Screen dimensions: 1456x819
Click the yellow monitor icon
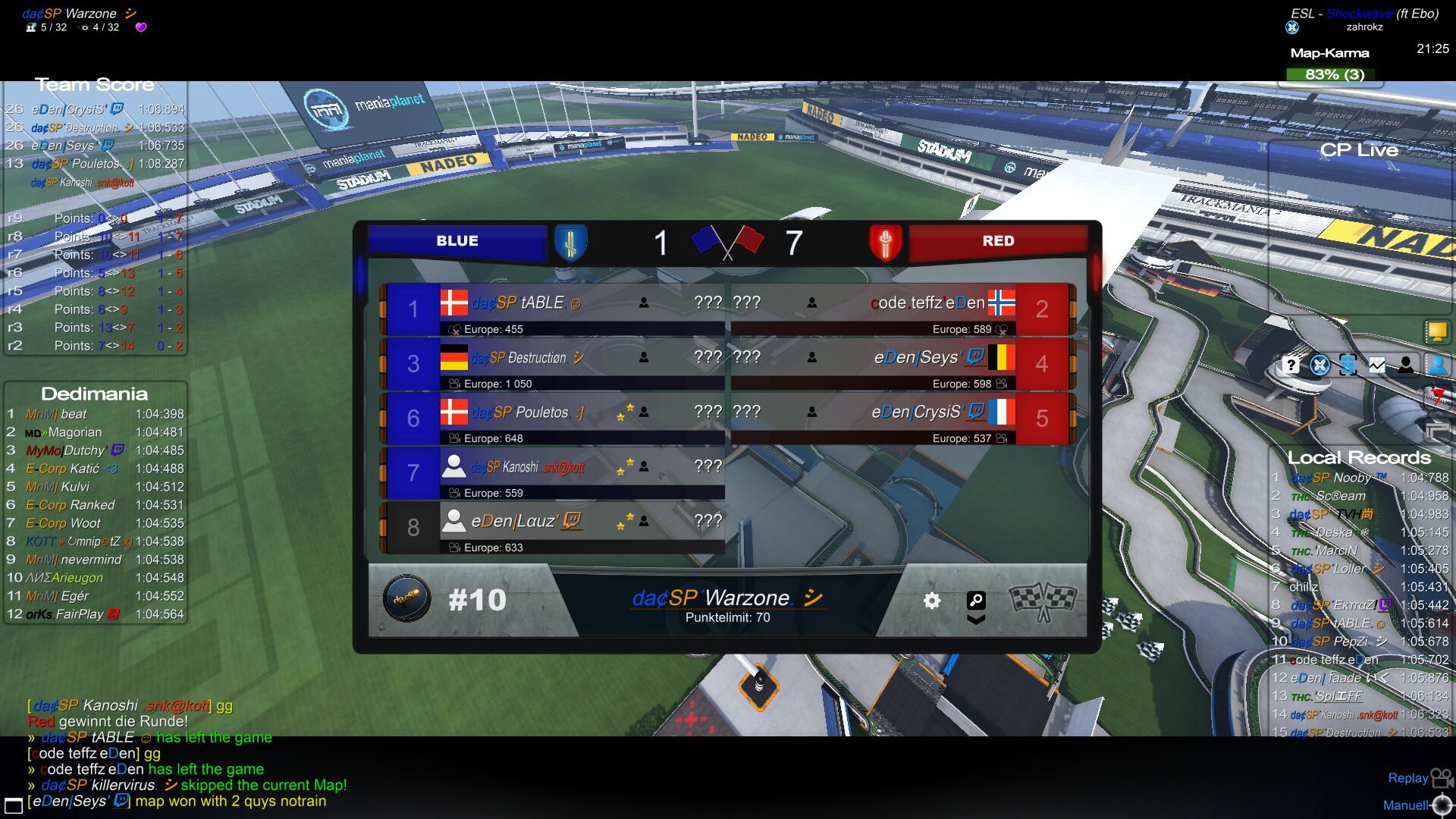click(x=1437, y=331)
